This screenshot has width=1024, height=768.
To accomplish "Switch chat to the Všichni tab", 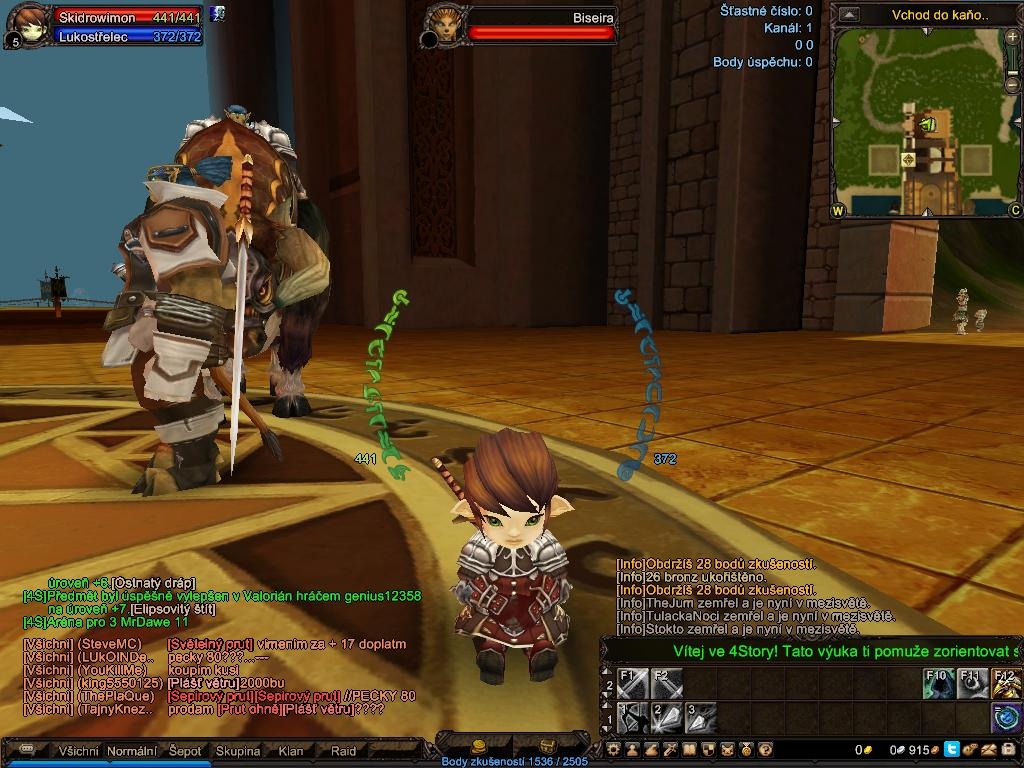I will 77,751.
